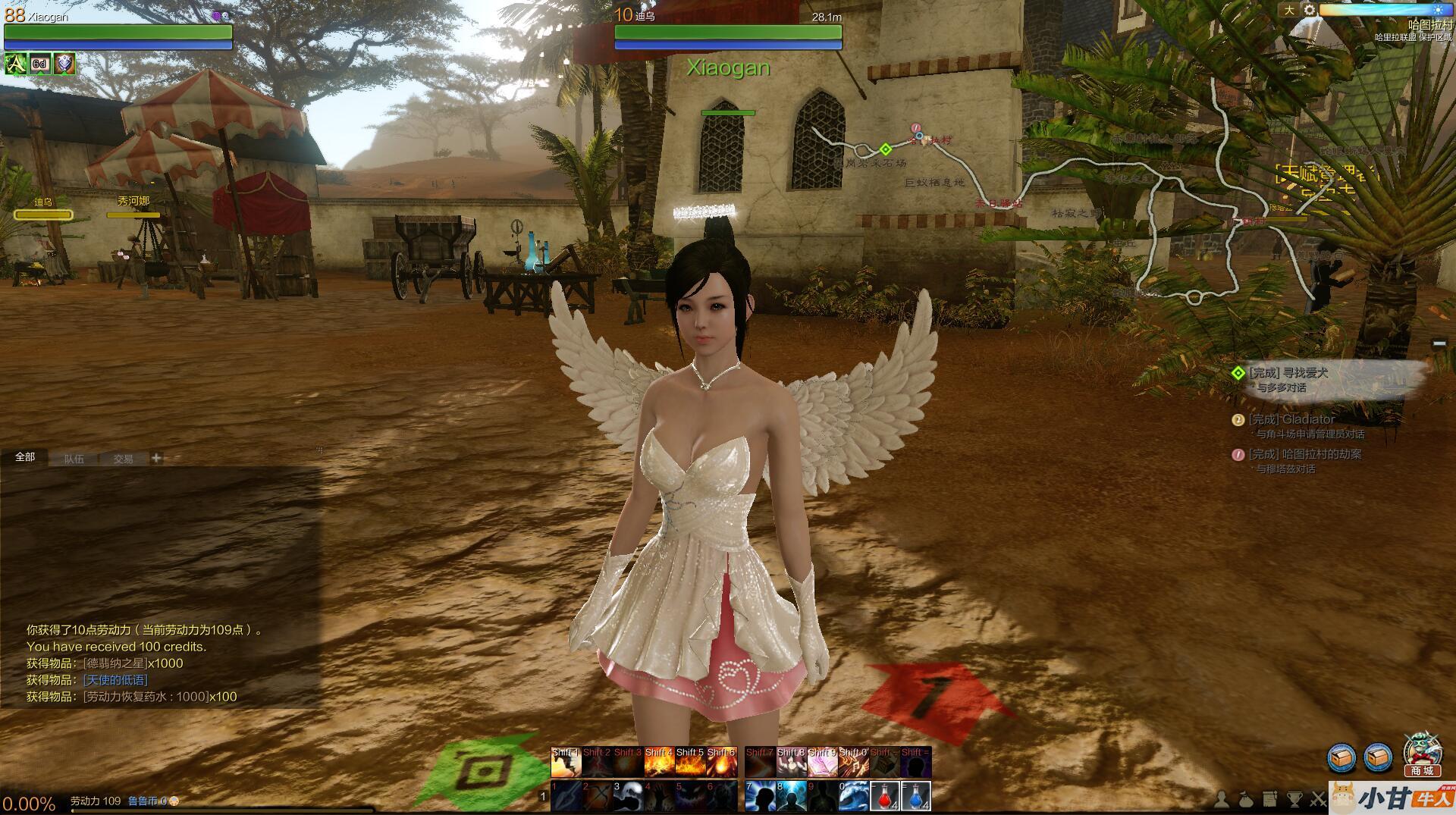The width and height of the screenshot is (1456, 815).
Task: Add a new chat tab with plus button
Action: (x=156, y=458)
